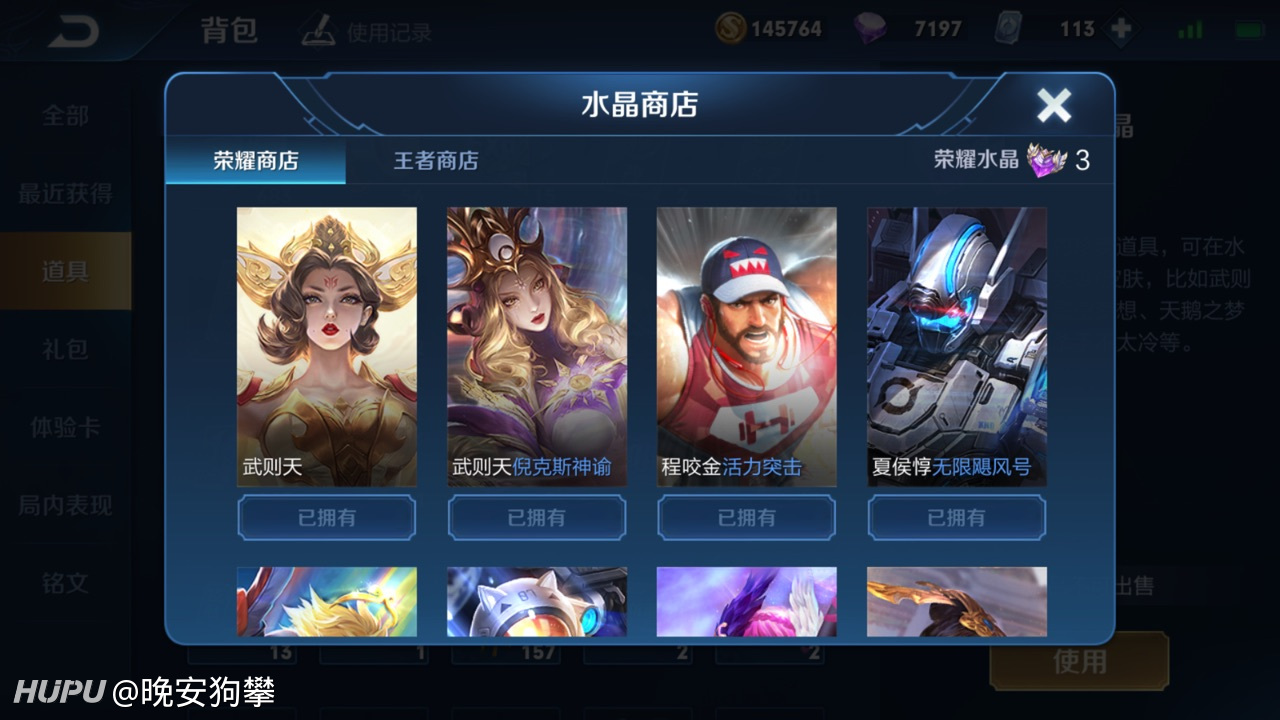Screen dimensions: 1280x720
Task: Click 已拥有 button under 倪克斯神谕 skin
Action: coord(537,518)
